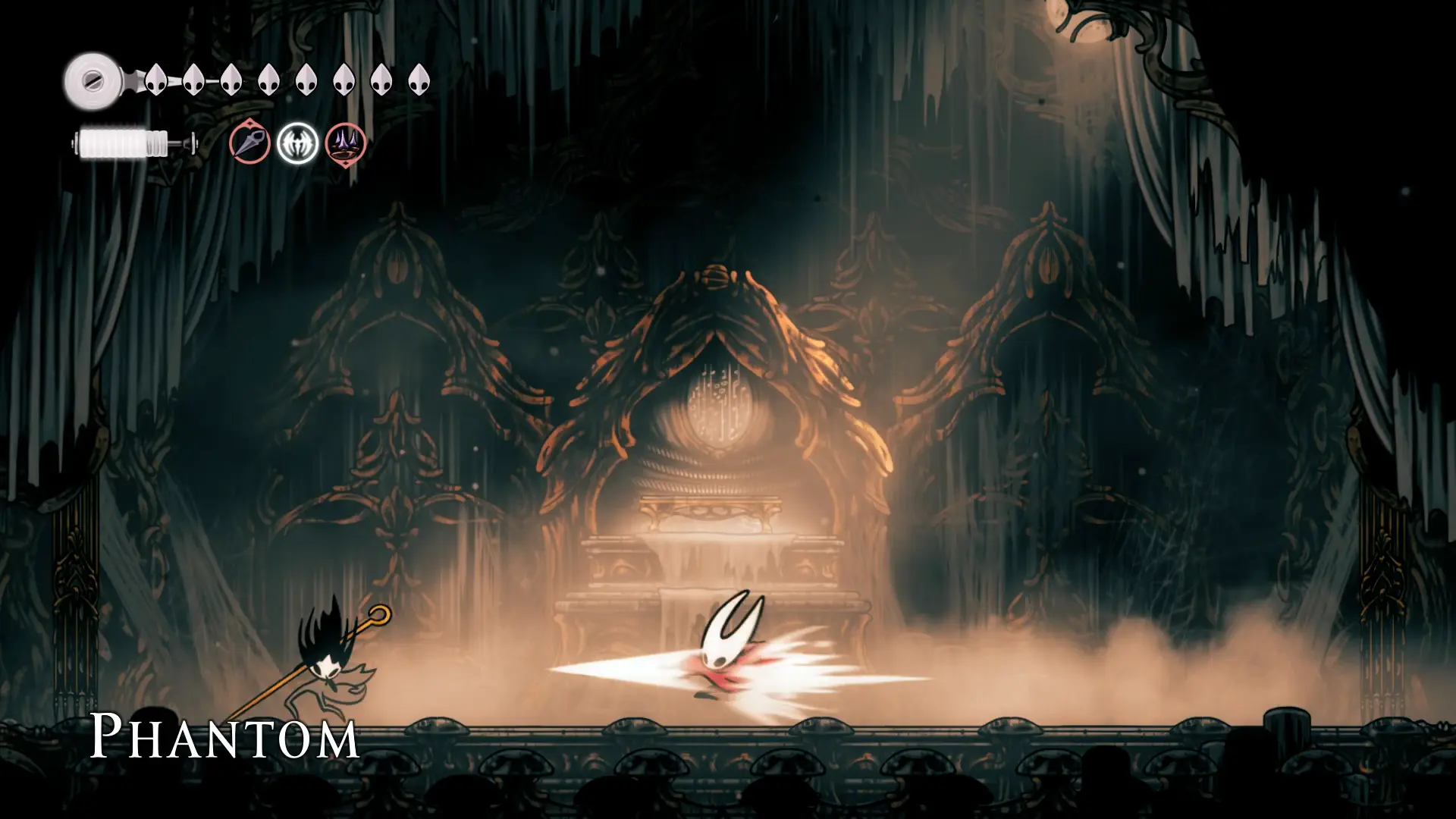Select the Straight Pin throwing tool icon

[250, 143]
